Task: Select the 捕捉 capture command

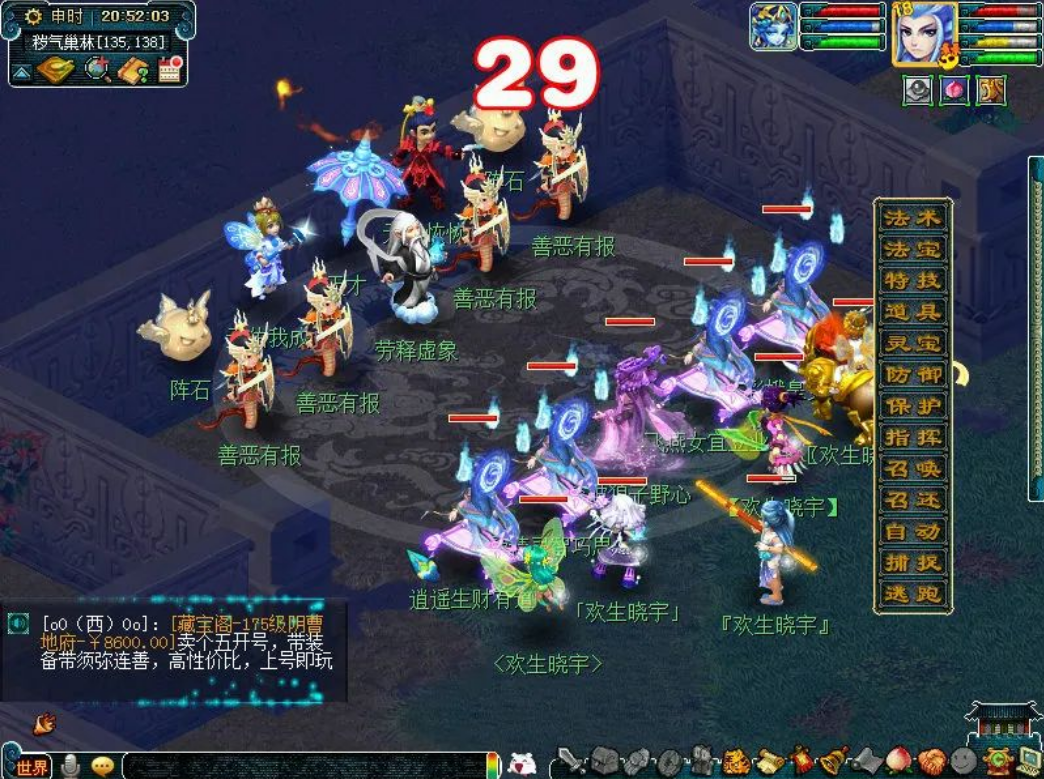Action: (912, 562)
